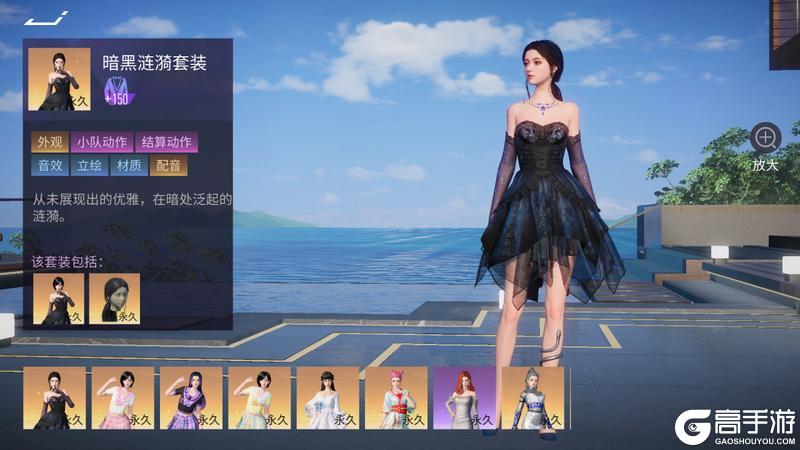Click the 放大 zoom-in button
Image resolution: width=800 pixels, height=450 pixels.
[x=766, y=138]
